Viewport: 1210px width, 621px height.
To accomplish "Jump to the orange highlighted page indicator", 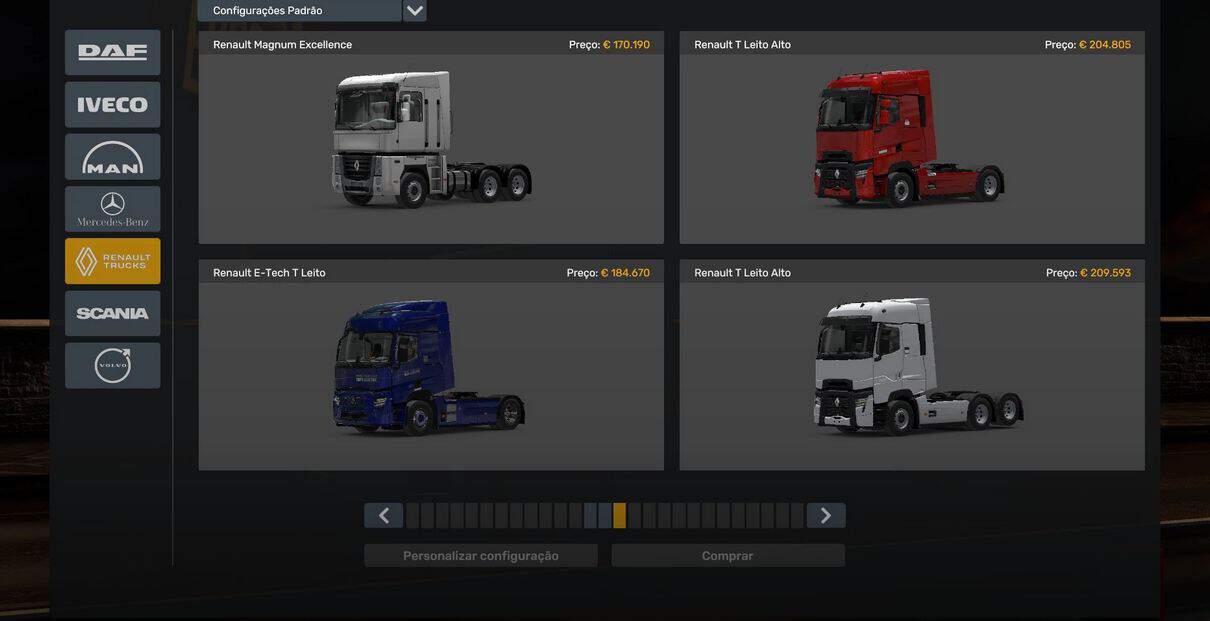I will point(620,516).
